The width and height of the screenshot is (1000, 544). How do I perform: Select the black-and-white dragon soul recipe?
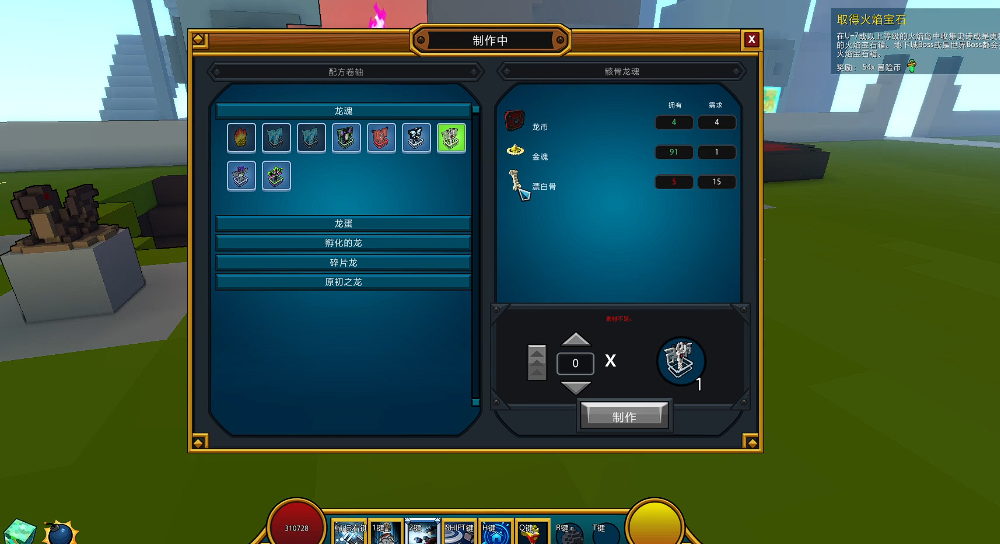point(416,138)
